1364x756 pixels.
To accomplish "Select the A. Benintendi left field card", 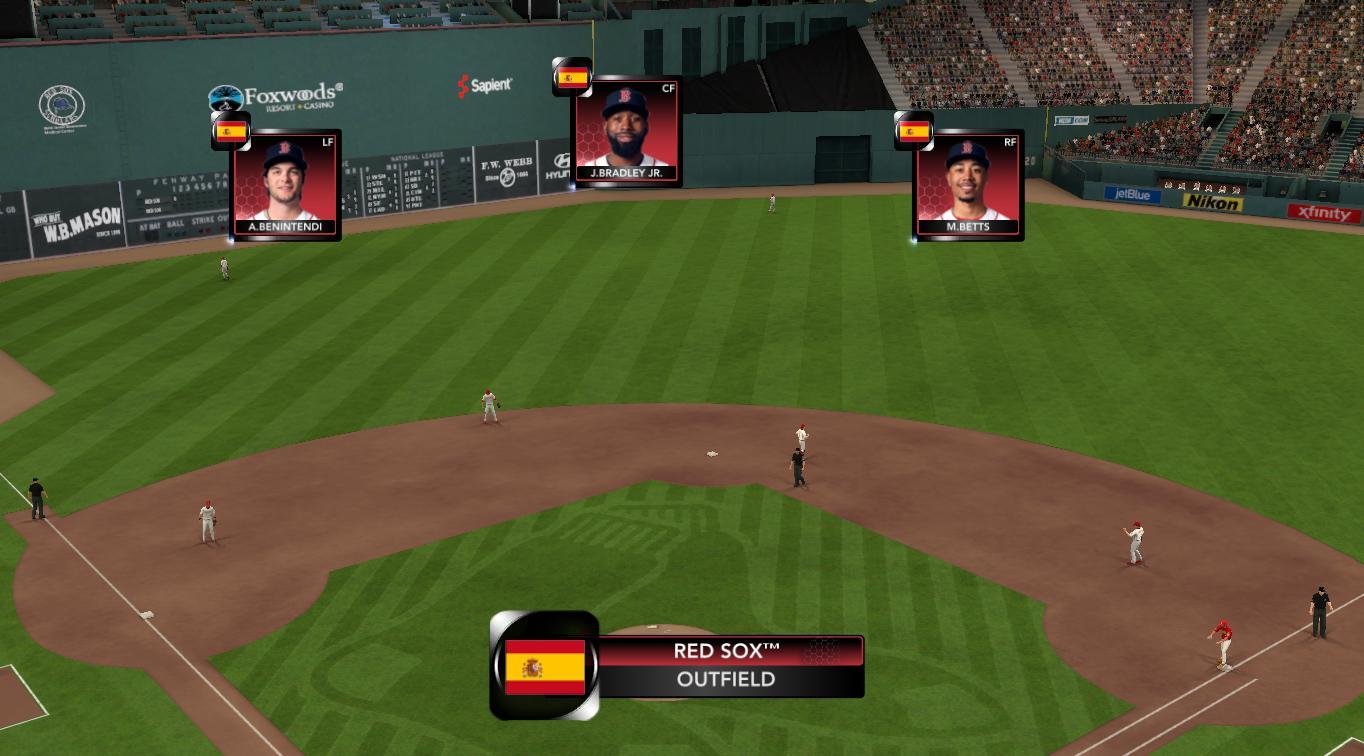I will pos(286,185).
